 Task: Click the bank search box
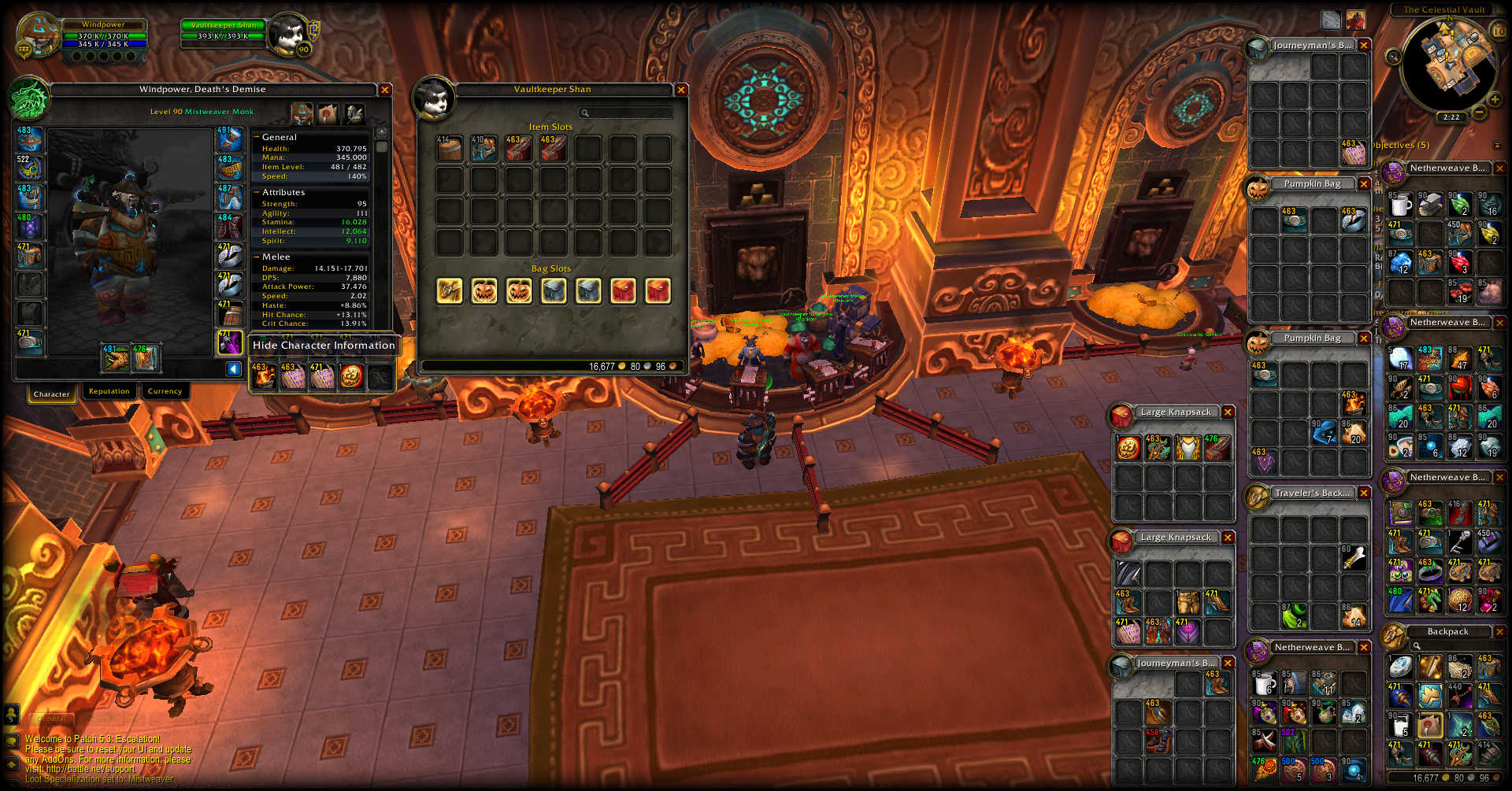[626, 113]
